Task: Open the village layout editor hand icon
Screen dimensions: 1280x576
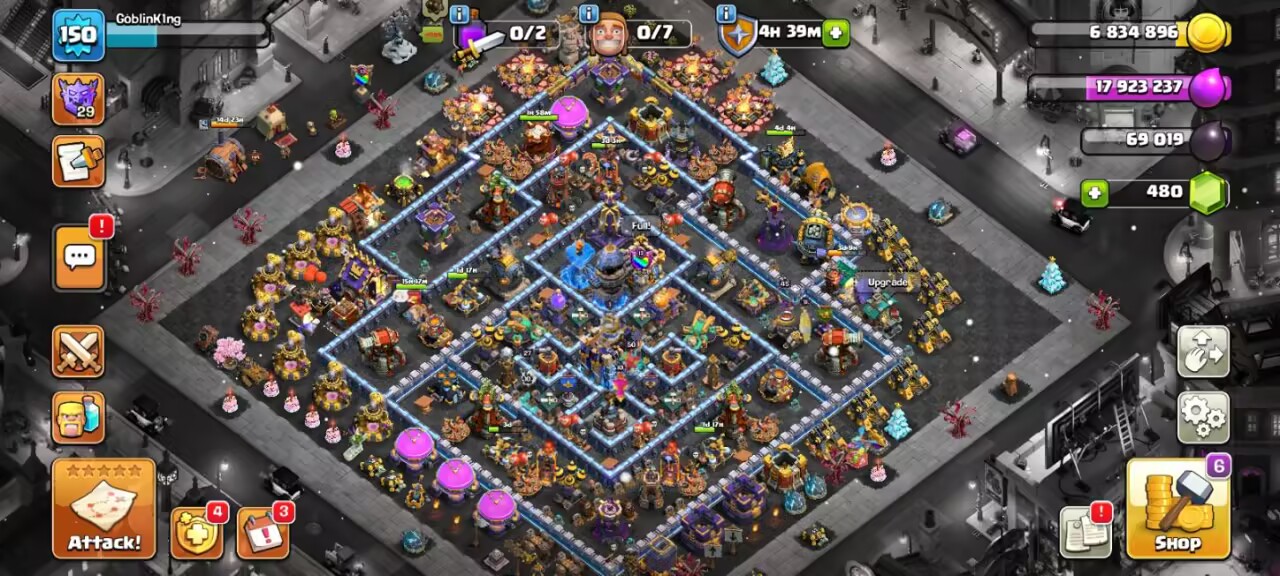Action: click(1203, 351)
